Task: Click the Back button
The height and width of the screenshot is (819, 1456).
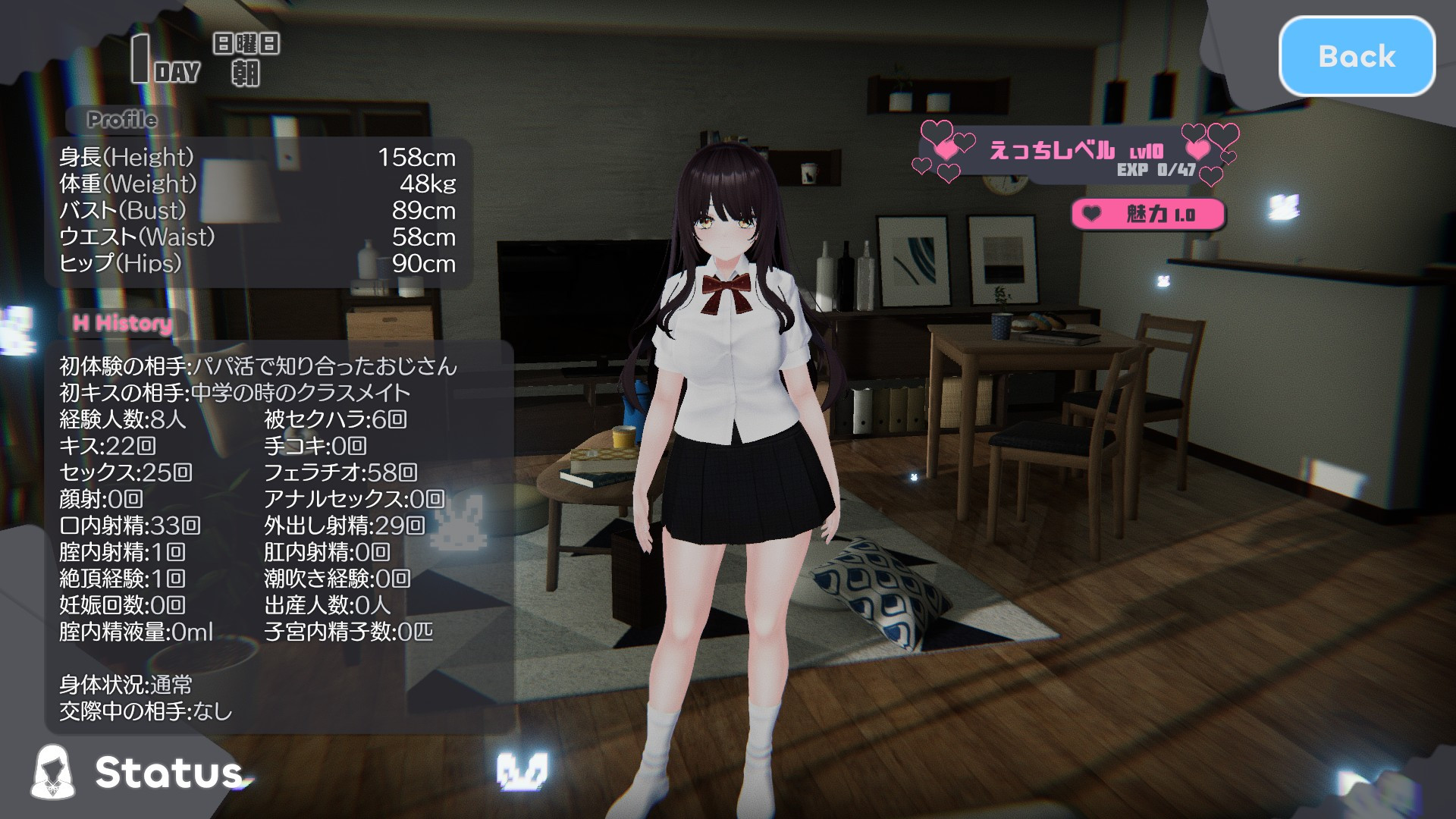Action: pos(1357,57)
